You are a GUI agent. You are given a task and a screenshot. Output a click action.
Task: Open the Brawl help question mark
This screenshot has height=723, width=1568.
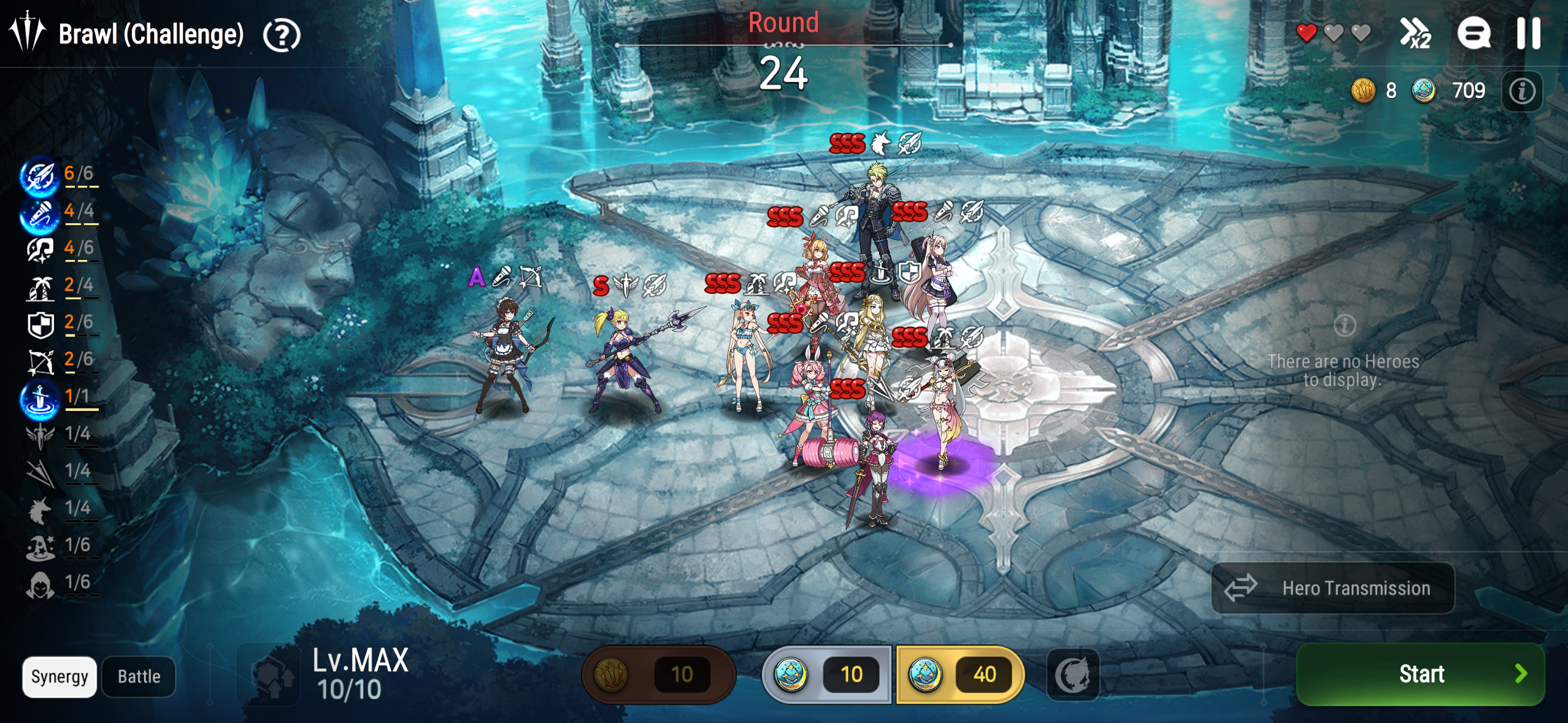(x=282, y=36)
